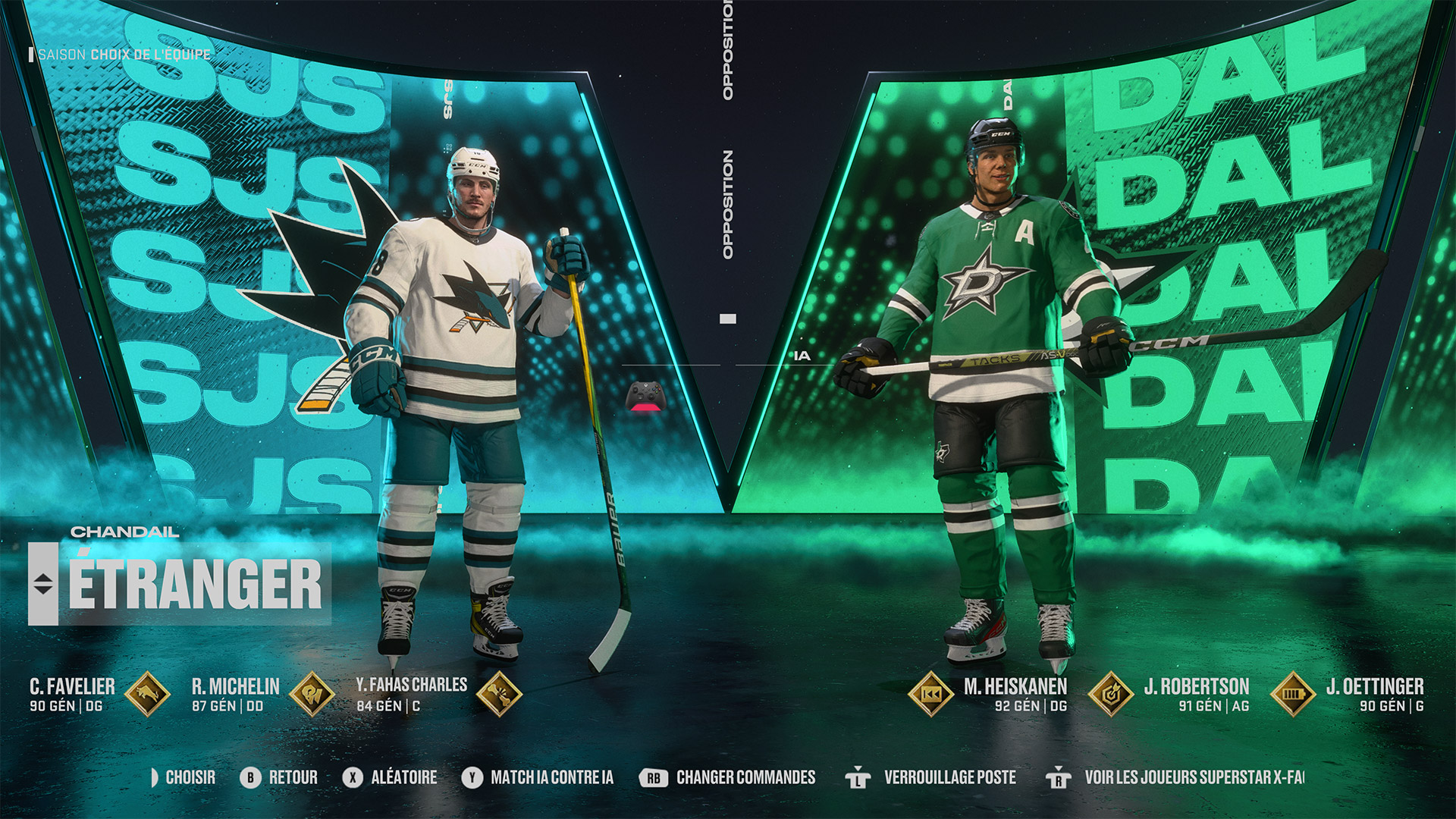Pick the J. Oettinger goalie card
1456x819 pixels.
click(x=1374, y=694)
